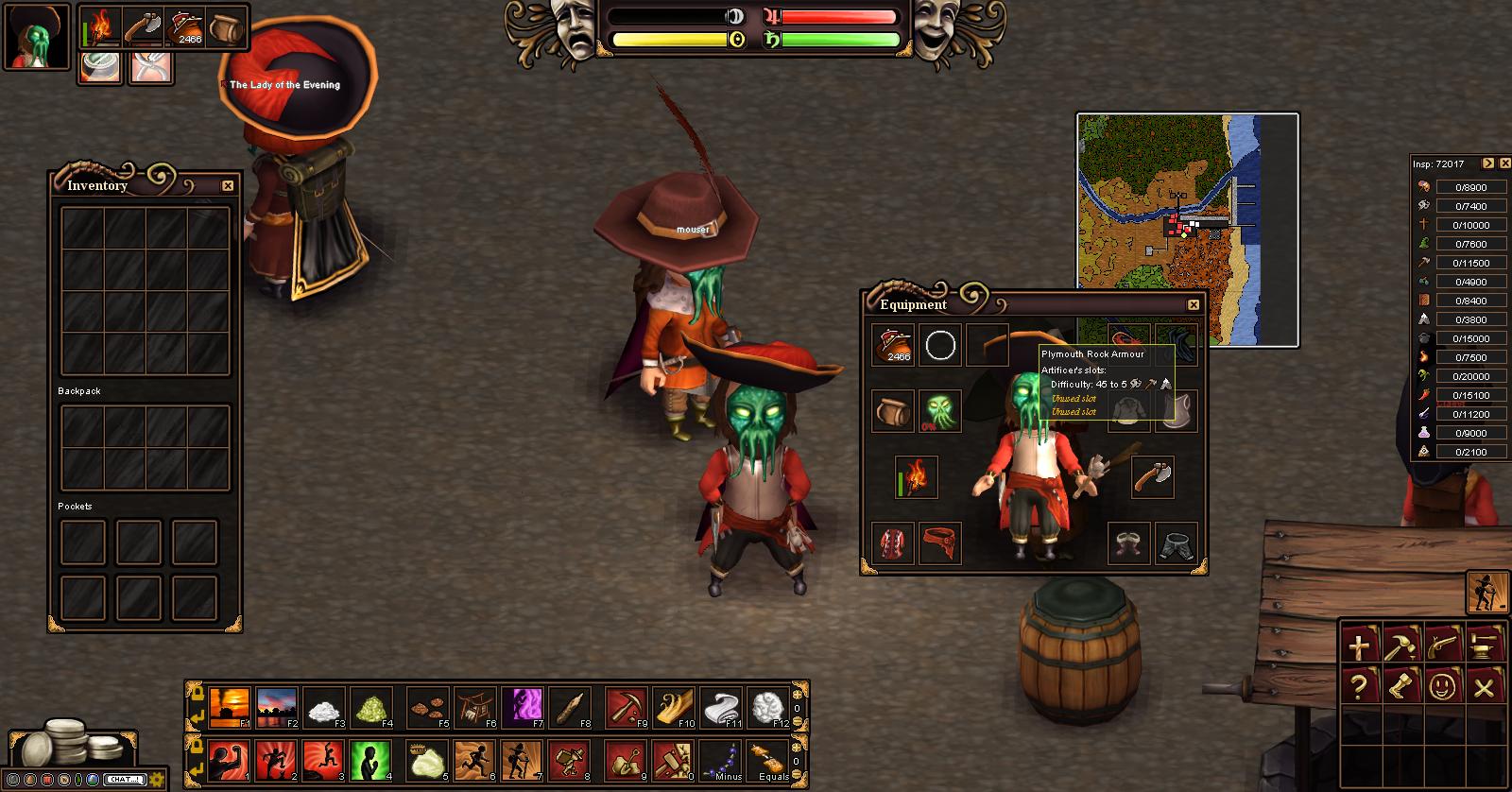Select the red belt equipment slot
Screen dimensions: 1512x792
(940, 544)
